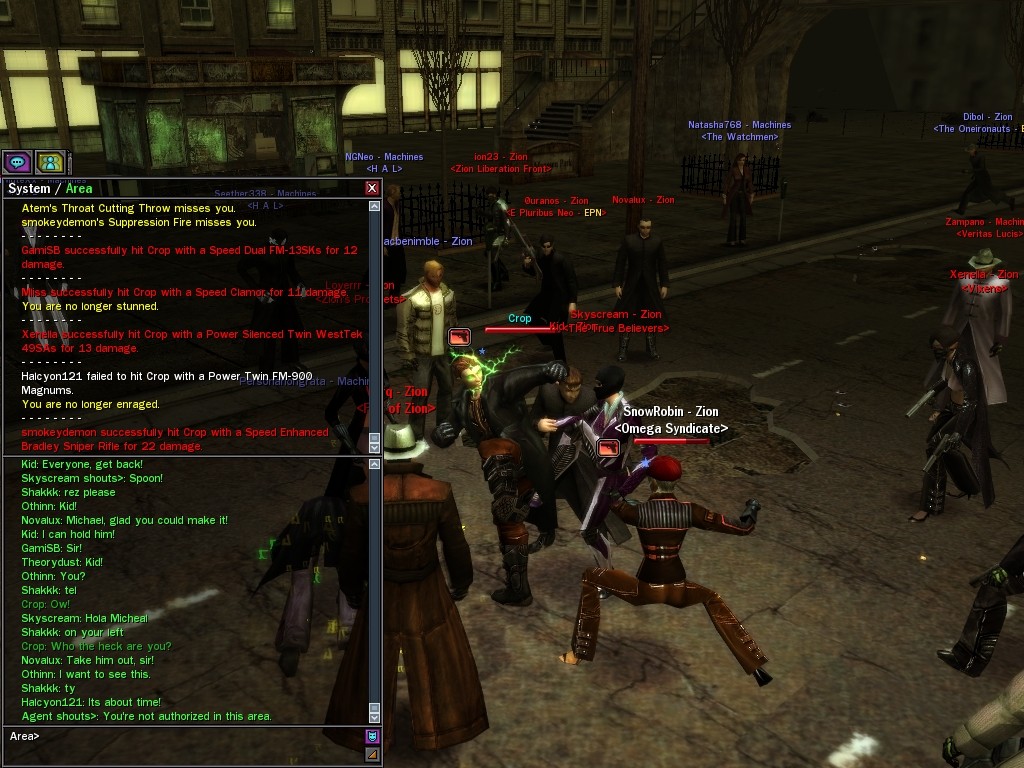Close the chat window with the red X
Viewport: 1024px width, 768px height.
click(x=372, y=188)
